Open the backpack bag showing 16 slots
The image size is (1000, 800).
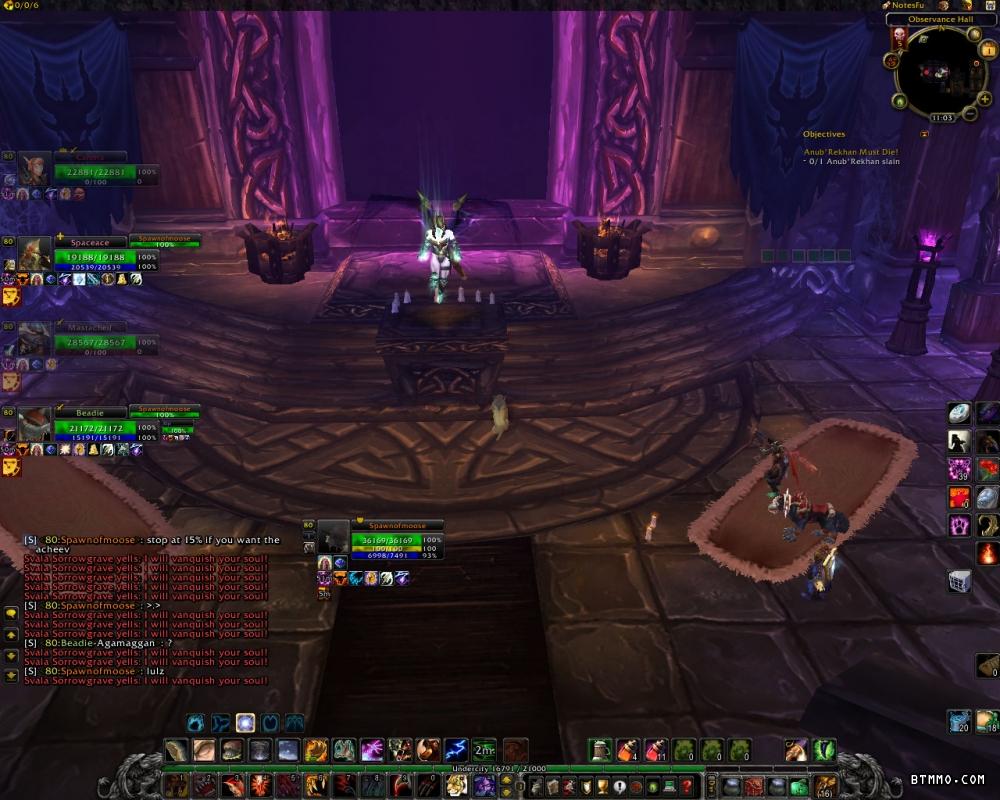tap(825, 785)
